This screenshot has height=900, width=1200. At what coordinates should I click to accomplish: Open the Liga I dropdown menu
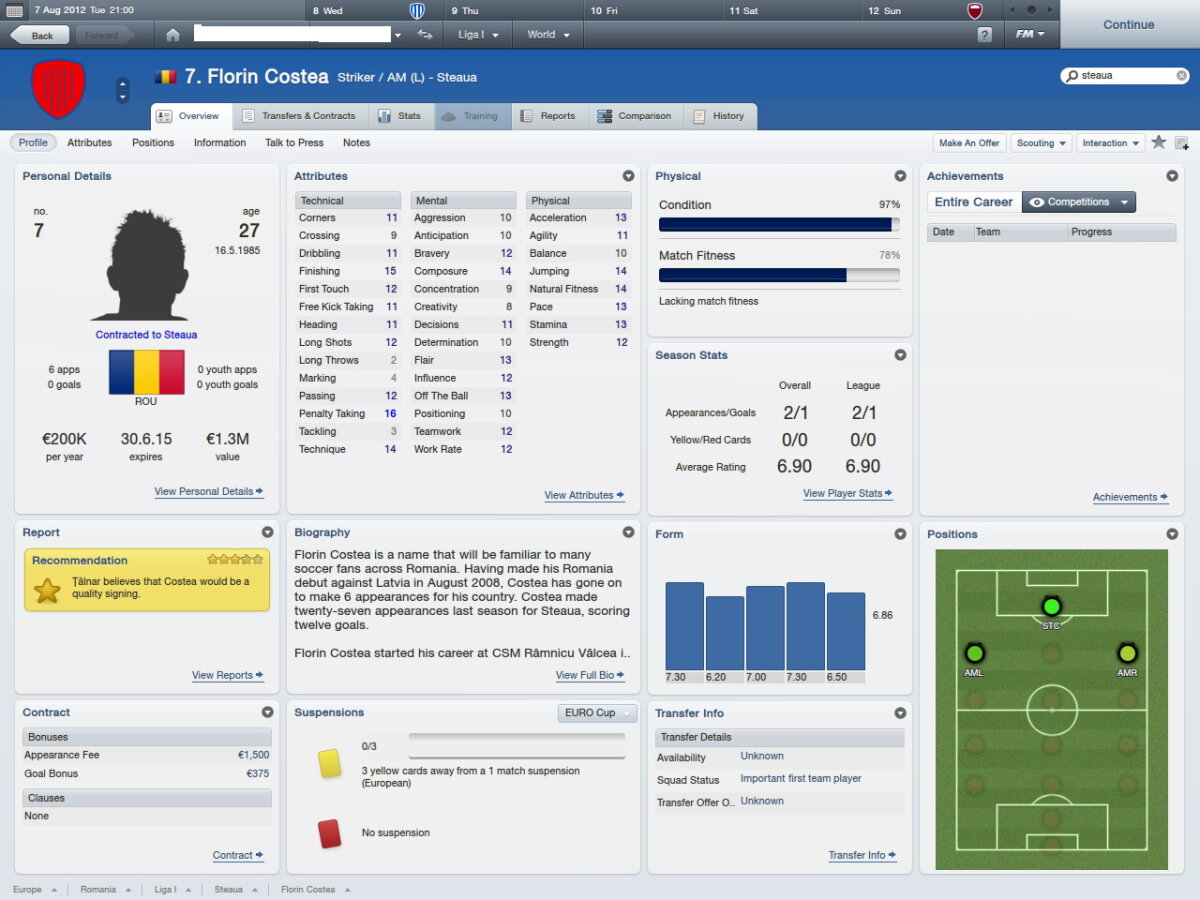point(478,35)
